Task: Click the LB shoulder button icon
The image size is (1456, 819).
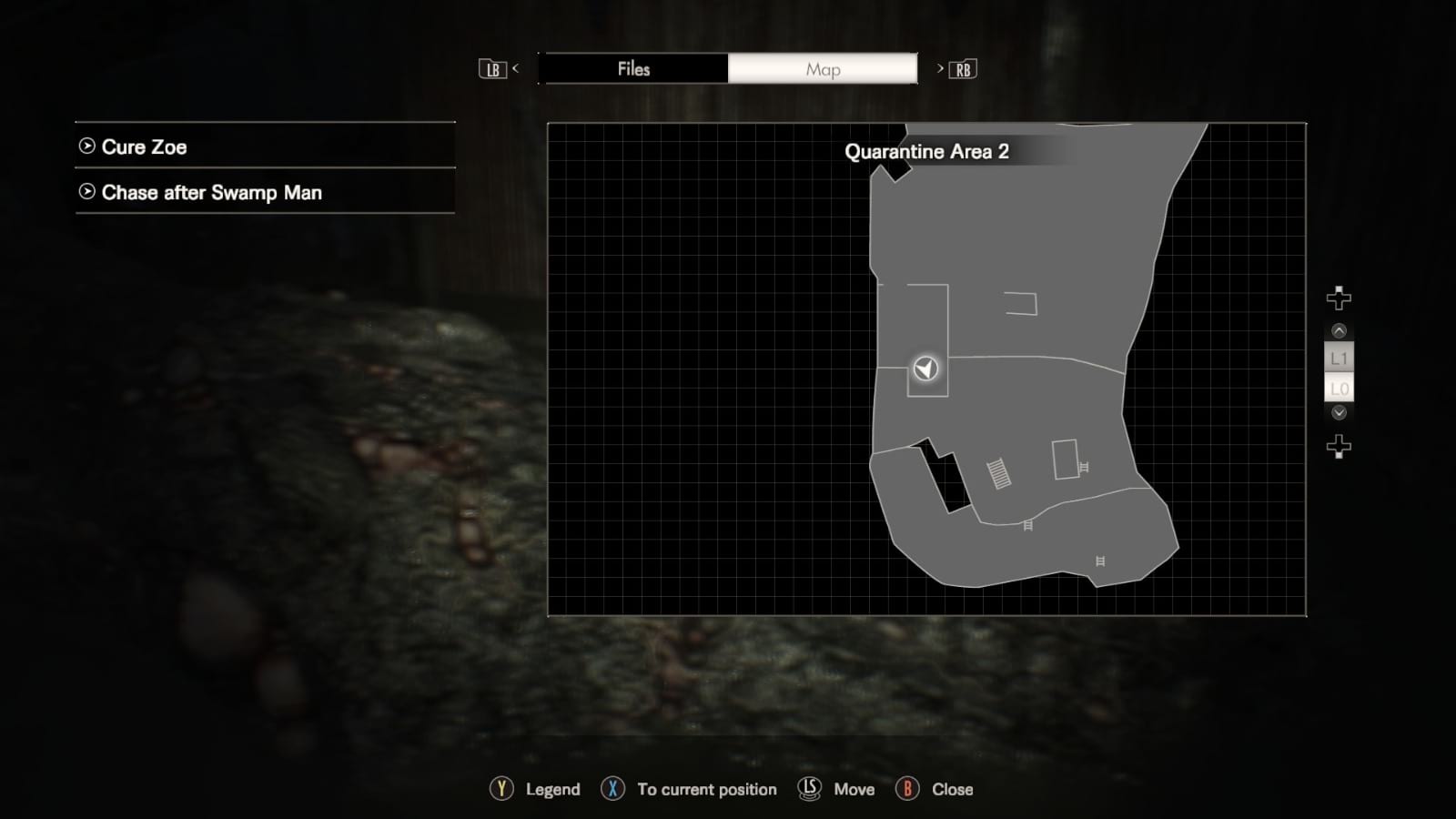Action: click(x=492, y=69)
